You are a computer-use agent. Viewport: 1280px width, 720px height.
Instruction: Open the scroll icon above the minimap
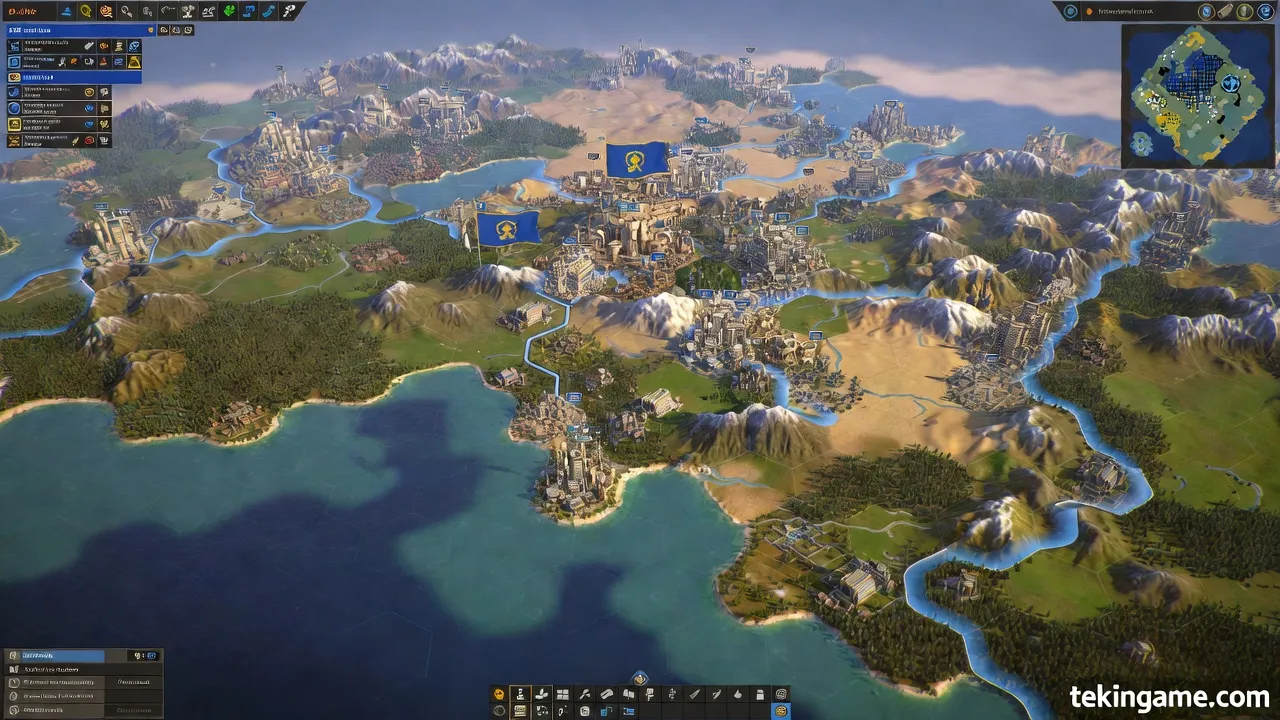coord(1225,11)
